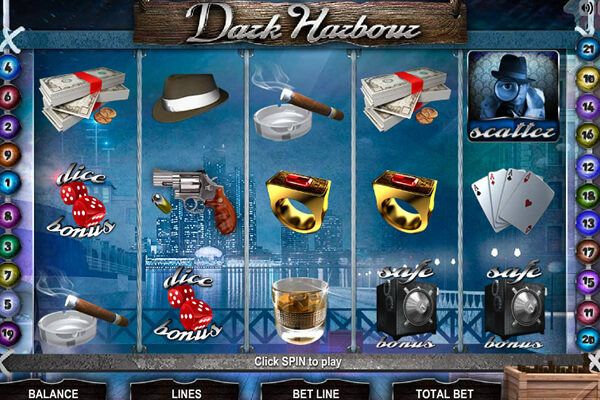Choose payline 20 bubble
600x400 pixels.
[588, 338]
